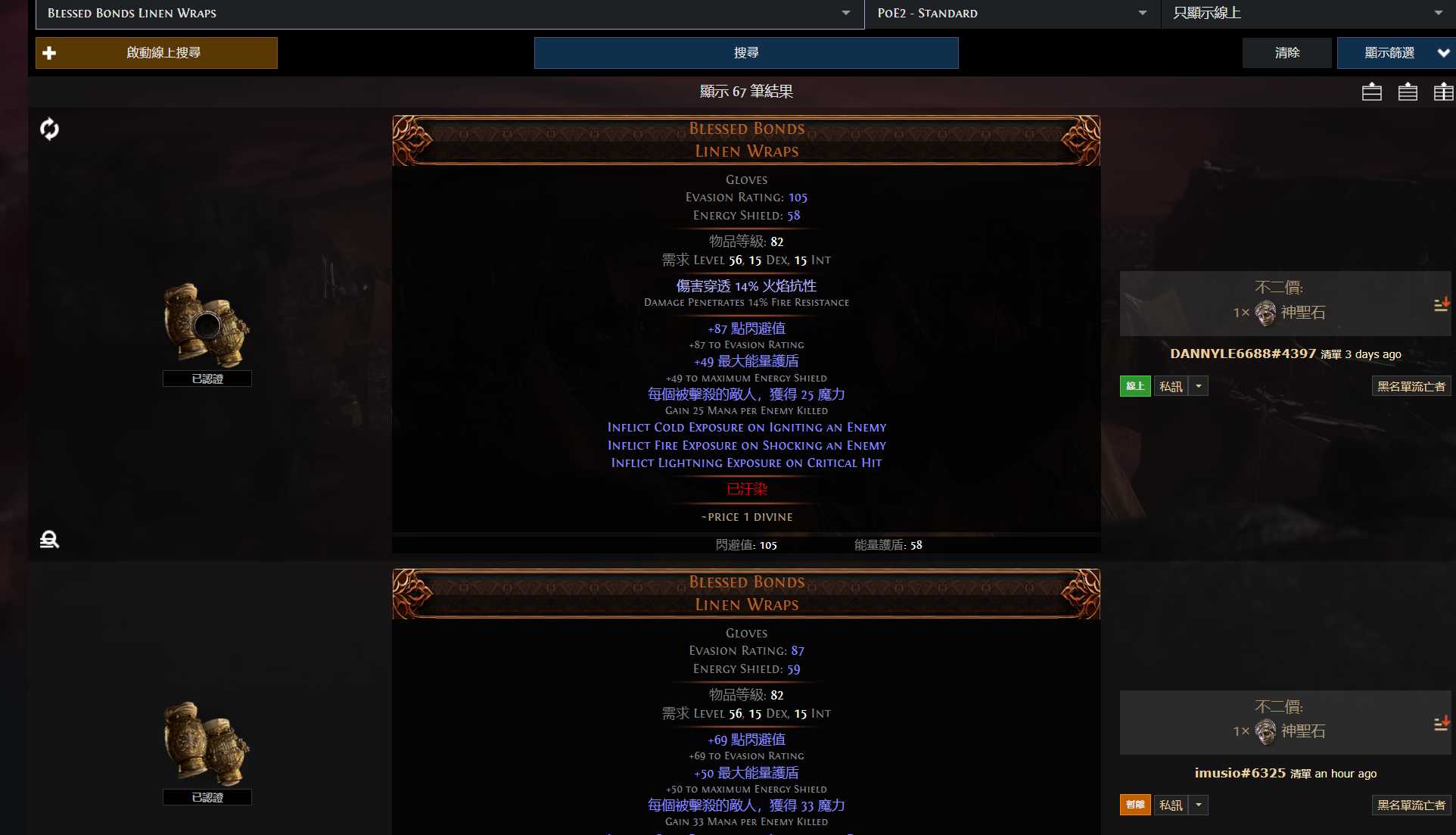Select the find-similar magnifier icon on first listing
This screenshot has width=1456, height=835.
[x=49, y=539]
